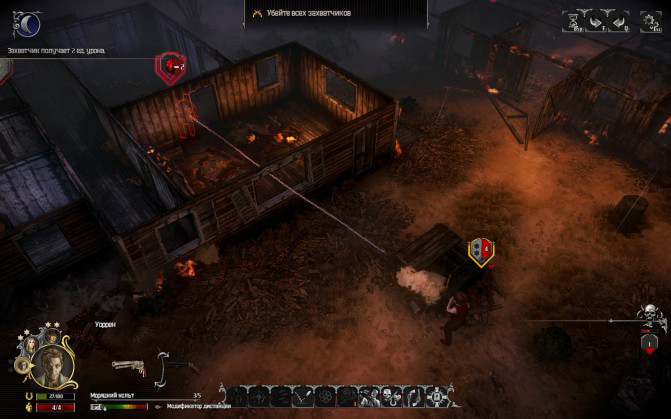Click the gold shield badge above the cowboy

(x=481, y=250)
